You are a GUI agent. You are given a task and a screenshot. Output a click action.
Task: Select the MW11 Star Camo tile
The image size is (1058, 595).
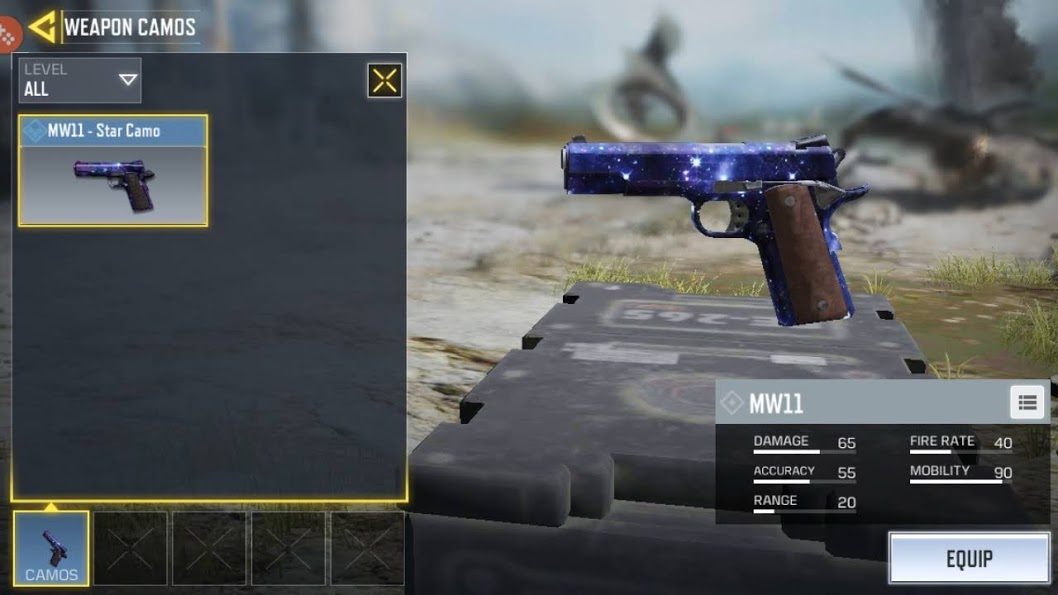[x=113, y=170]
